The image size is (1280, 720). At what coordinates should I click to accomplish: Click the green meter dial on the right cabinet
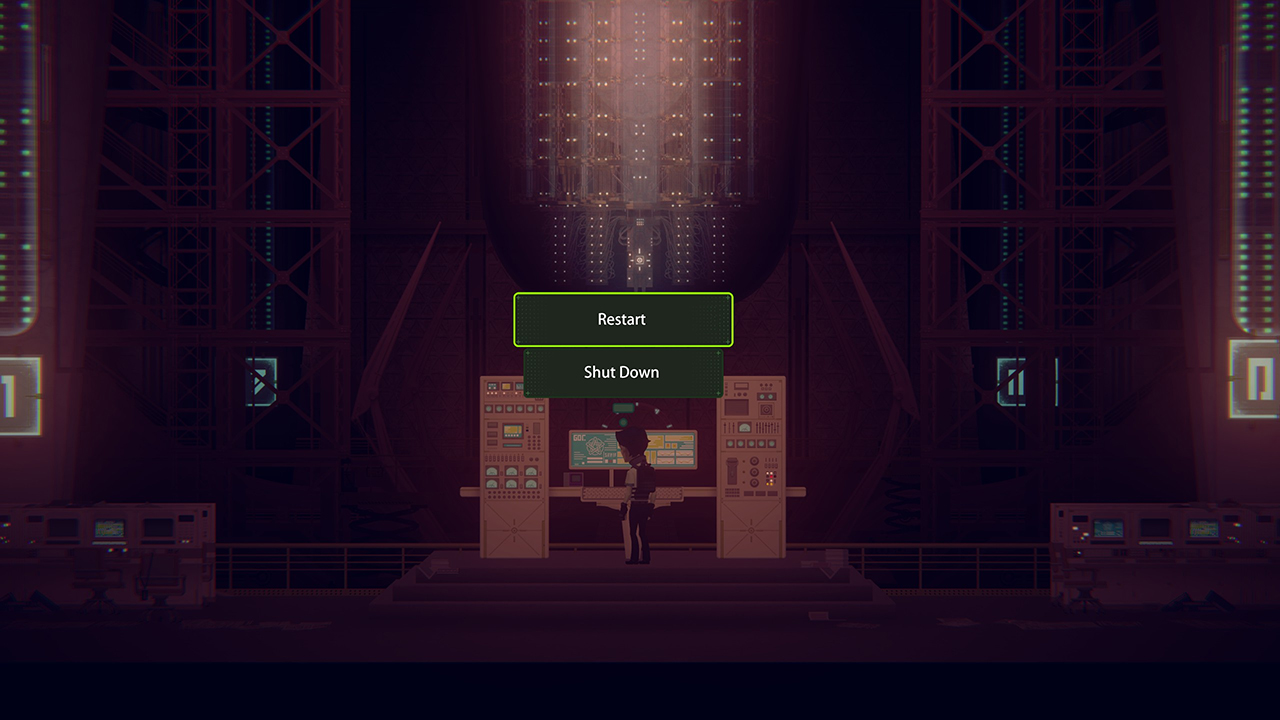coord(744,426)
